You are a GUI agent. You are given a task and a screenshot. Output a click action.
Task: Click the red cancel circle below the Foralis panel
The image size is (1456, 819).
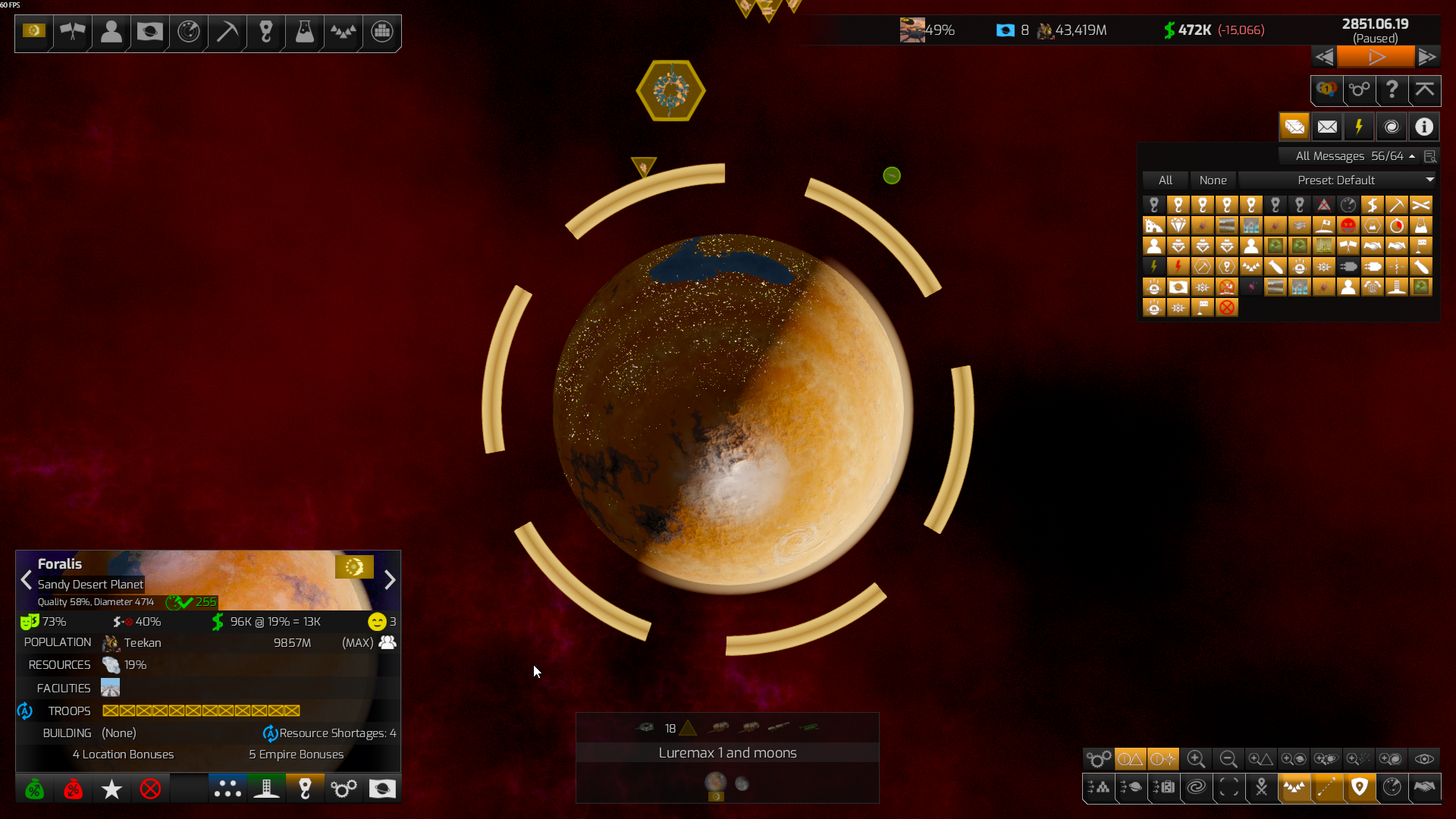point(150,789)
